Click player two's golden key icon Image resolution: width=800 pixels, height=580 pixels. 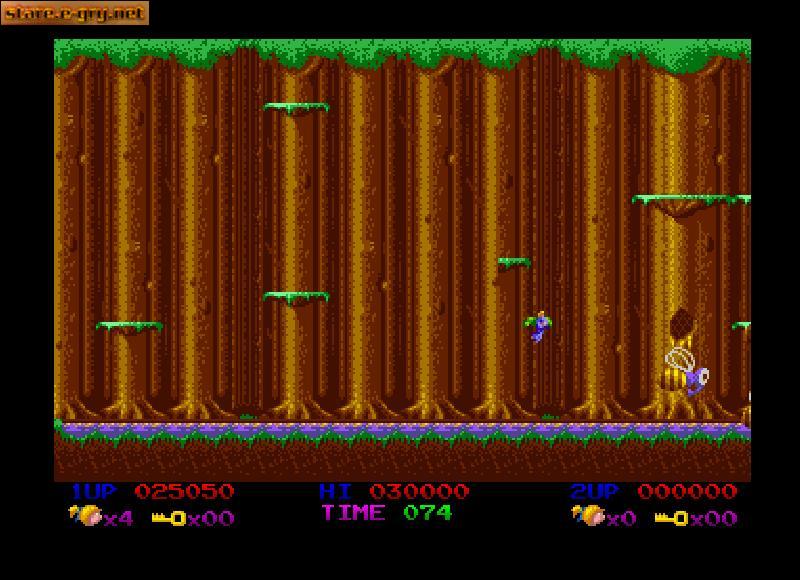pyautogui.click(x=672, y=518)
